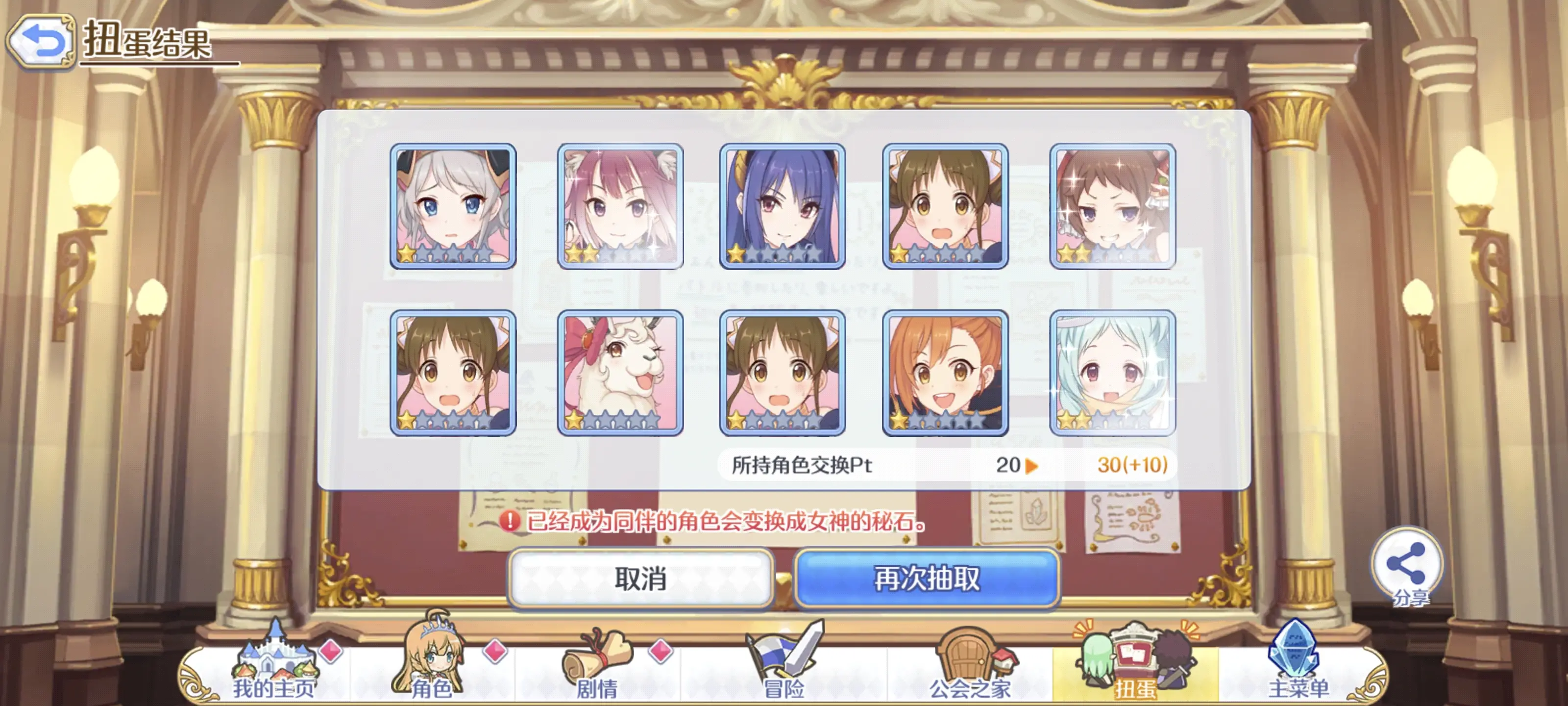Choose the pink-haired cat-eared girl portrait
The image size is (1568, 706).
point(620,206)
